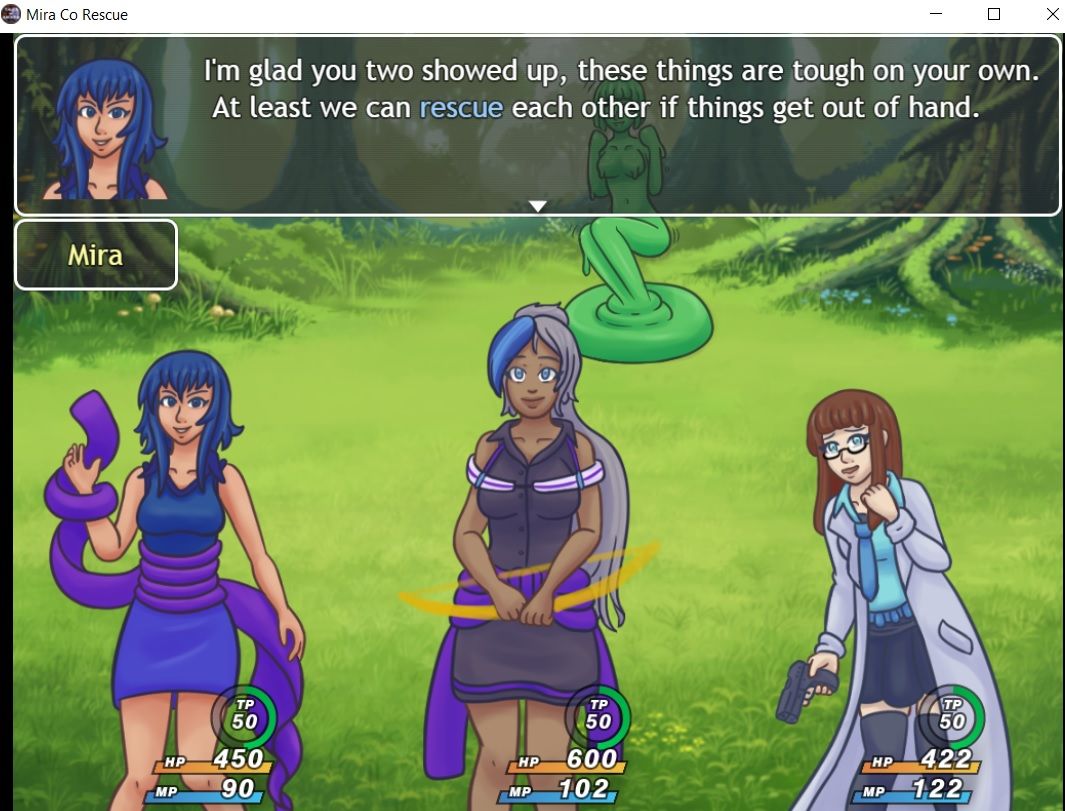Viewport: 1065px width, 811px height.
Task: Maximize the game window
Action: [x=994, y=15]
